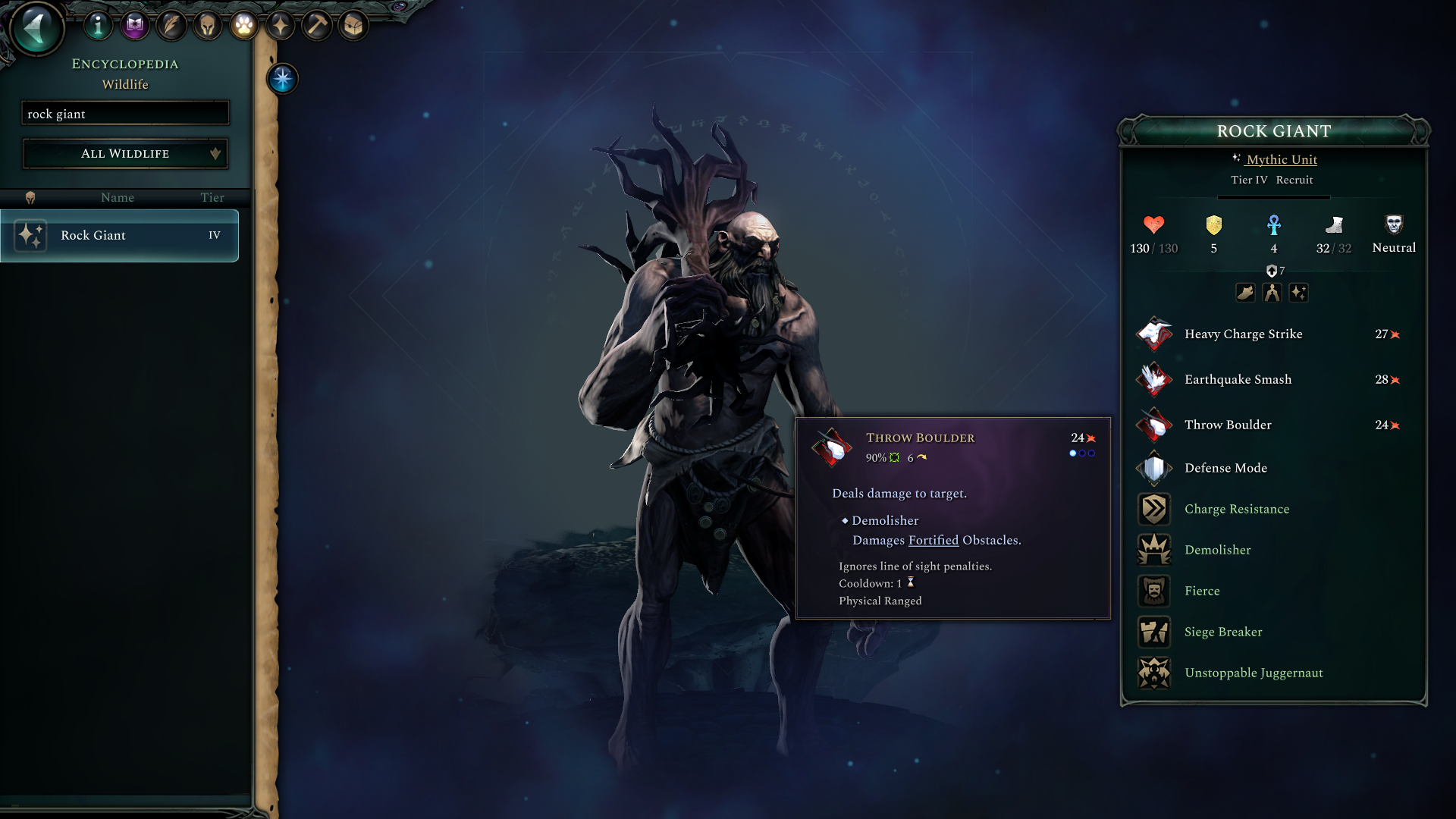Collapse the Name column header

click(118, 197)
